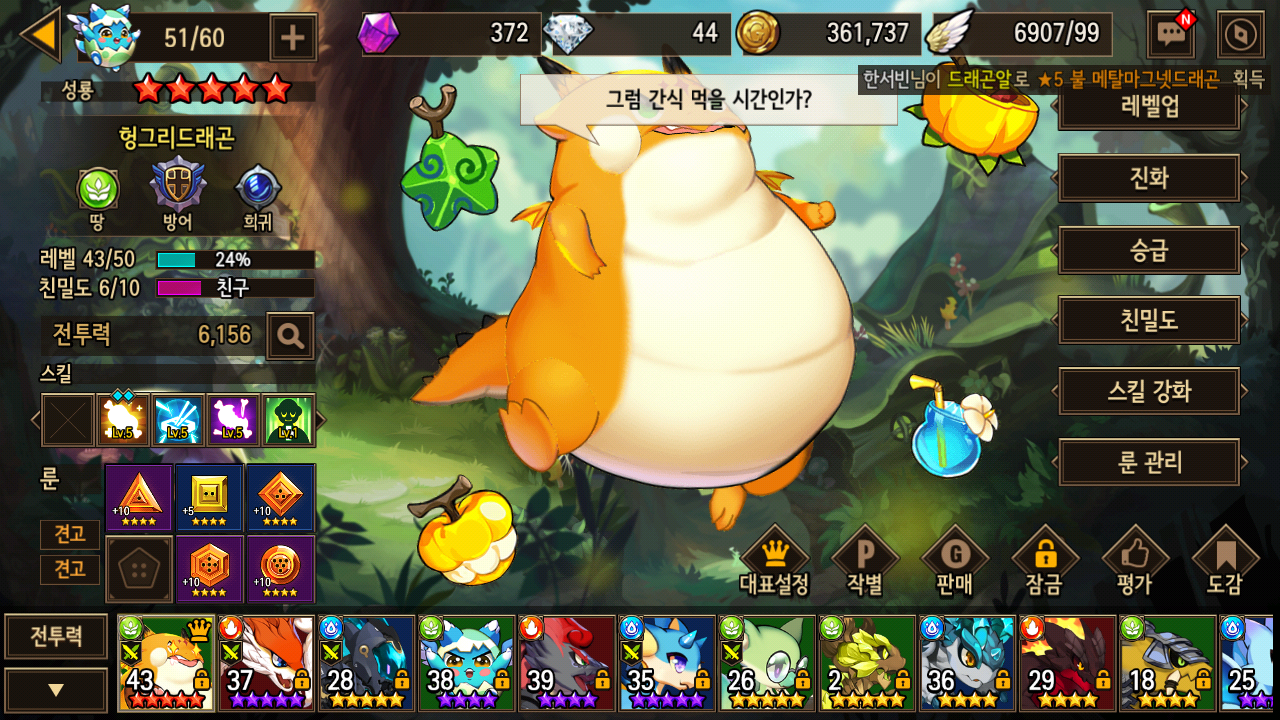Set as representative with 대표설정

point(774,562)
